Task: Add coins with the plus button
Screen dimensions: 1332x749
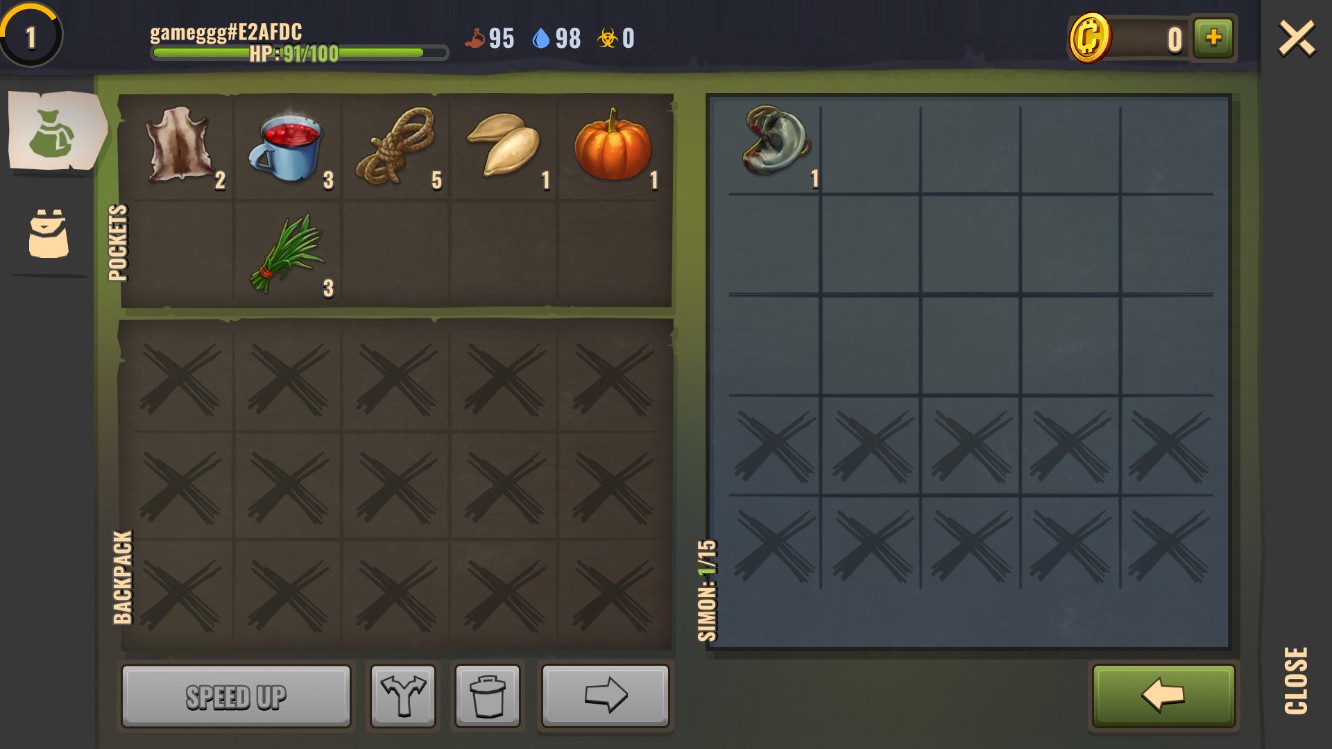Action: [x=1214, y=38]
